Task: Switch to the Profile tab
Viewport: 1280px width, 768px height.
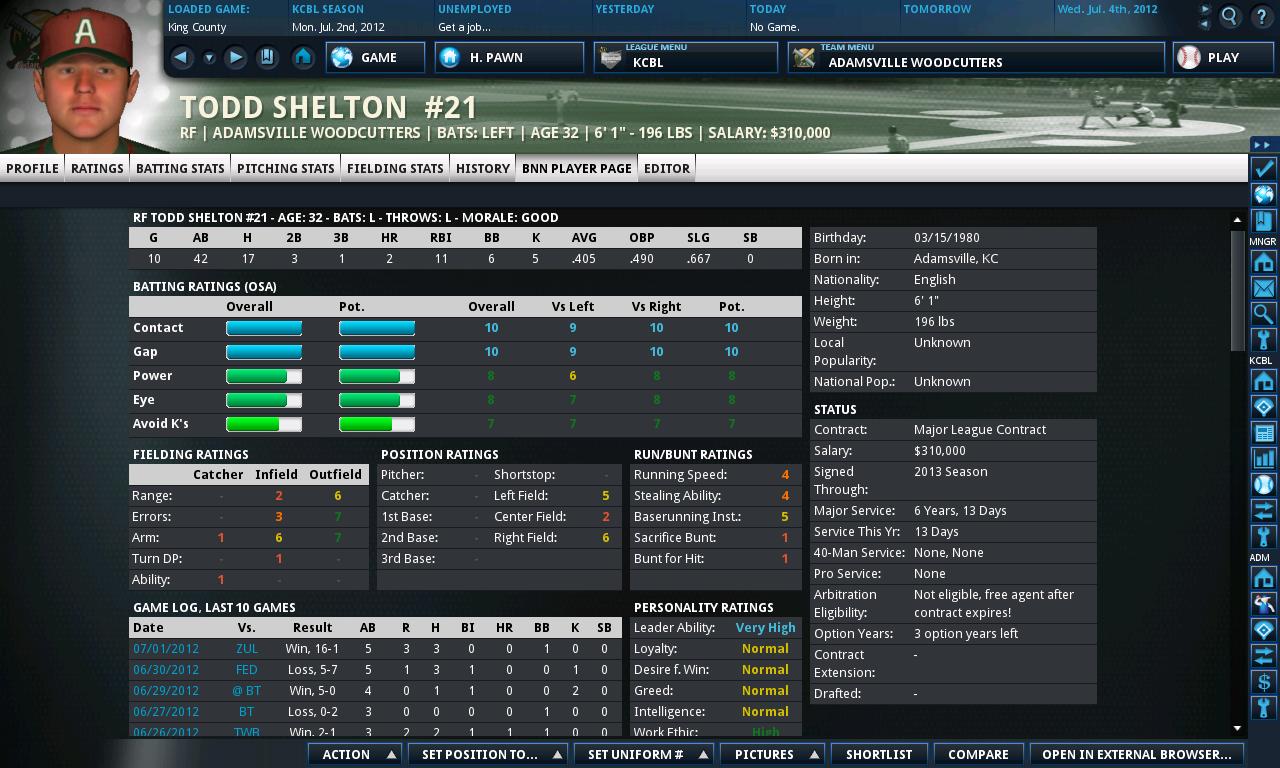Action: pyautogui.click(x=33, y=168)
